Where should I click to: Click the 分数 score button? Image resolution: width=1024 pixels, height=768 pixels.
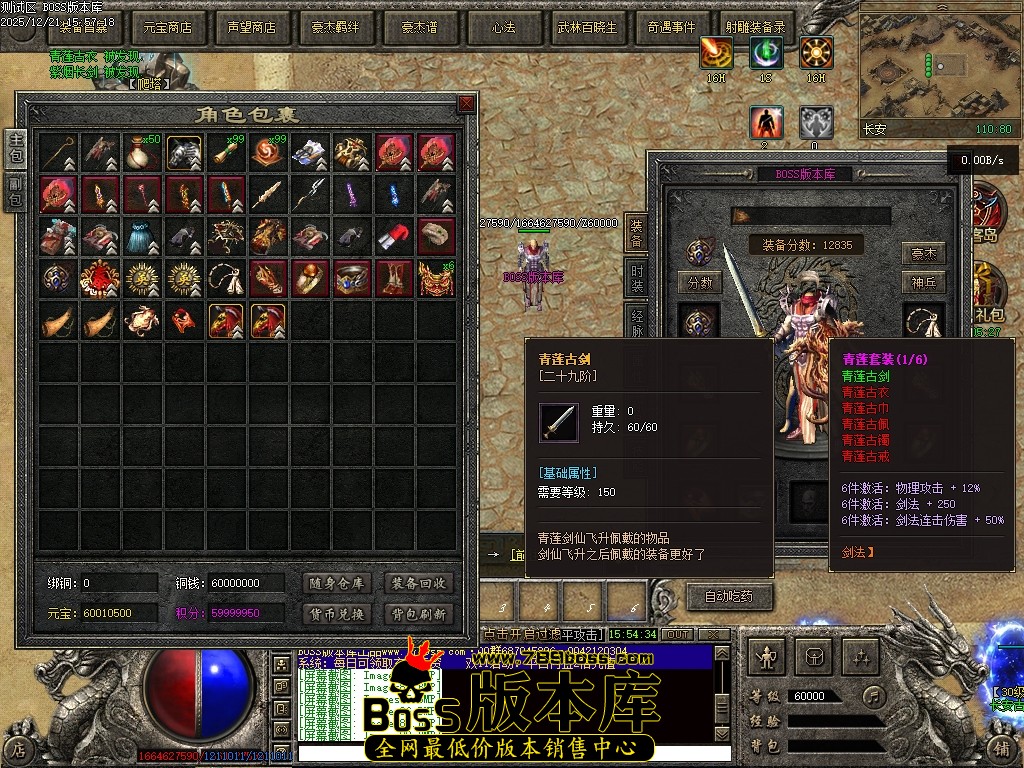click(x=700, y=283)
